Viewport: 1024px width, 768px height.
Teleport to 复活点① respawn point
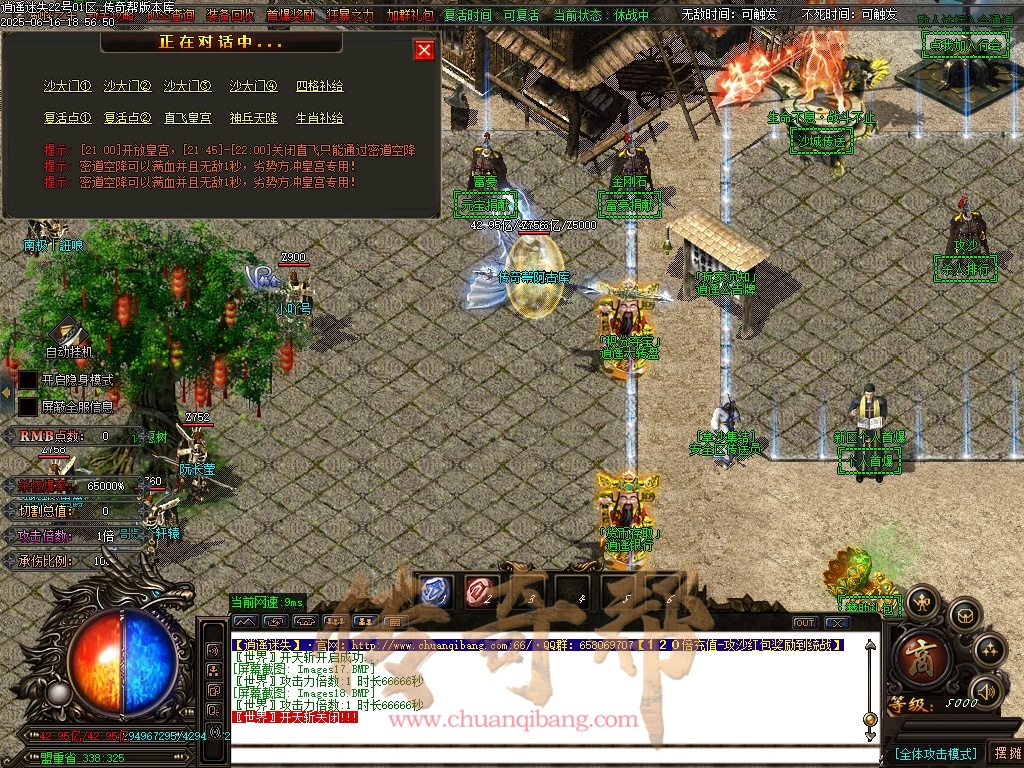(x=67, y=118)
